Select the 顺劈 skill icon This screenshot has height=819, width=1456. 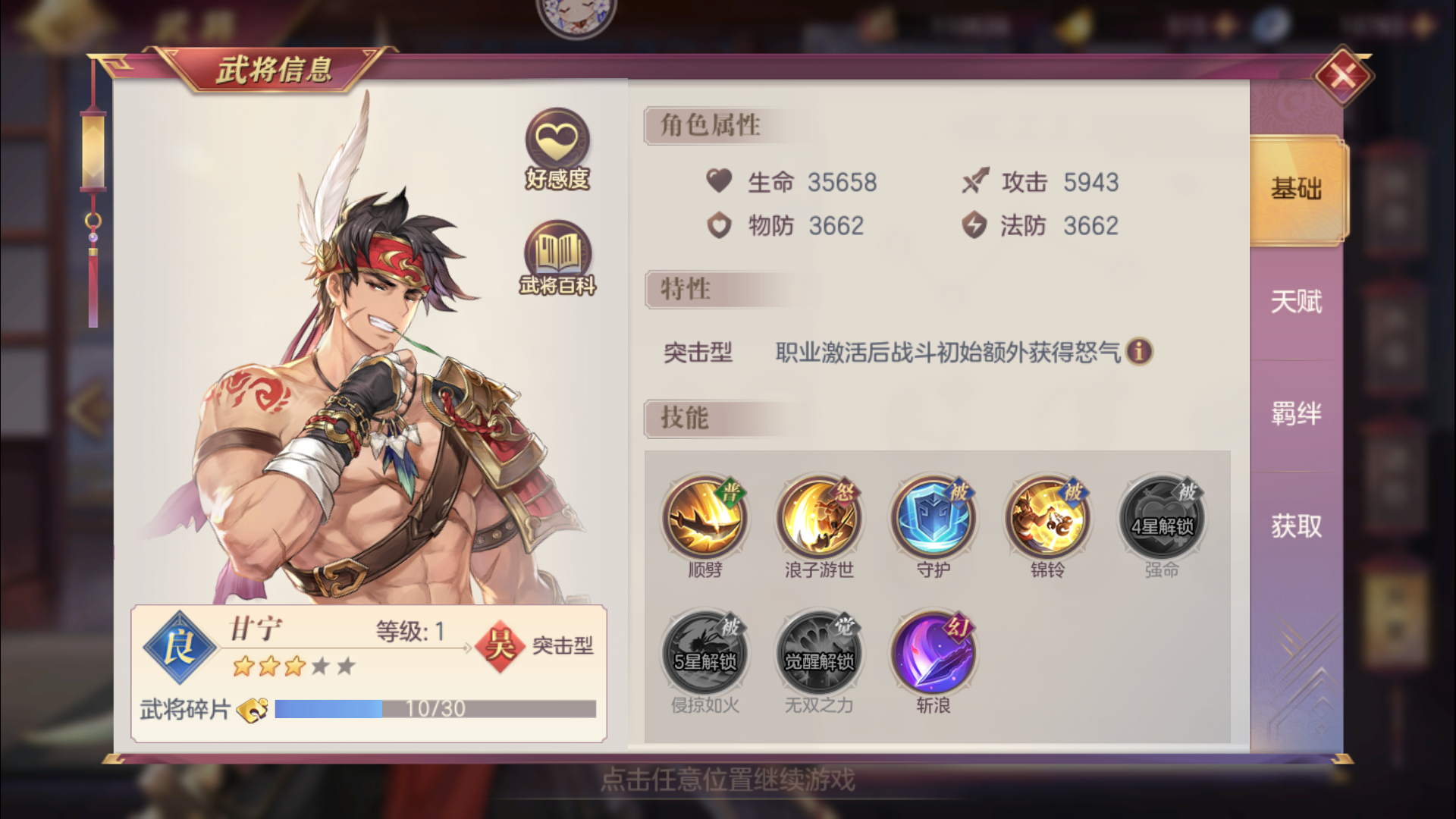pos(705,518)
